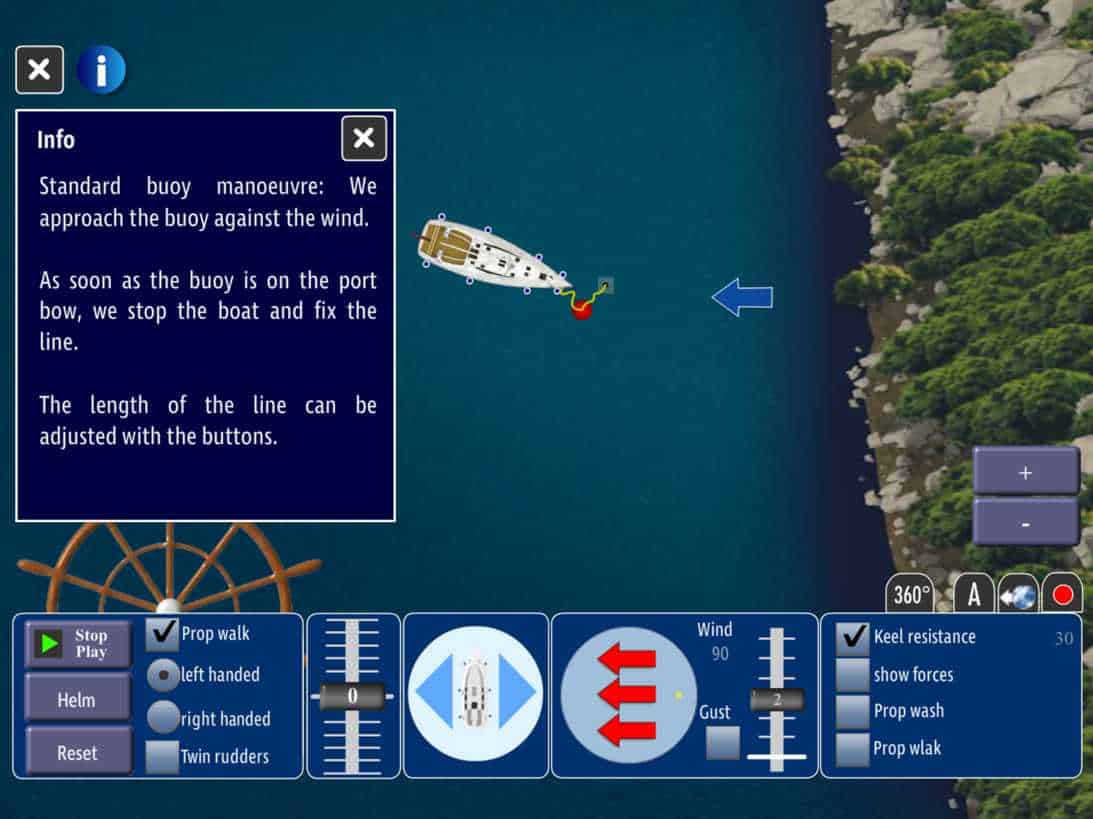Exit the simulator with the top-left X
The width and height of the screenshot is (1093, 819).
tap(39, 70)
